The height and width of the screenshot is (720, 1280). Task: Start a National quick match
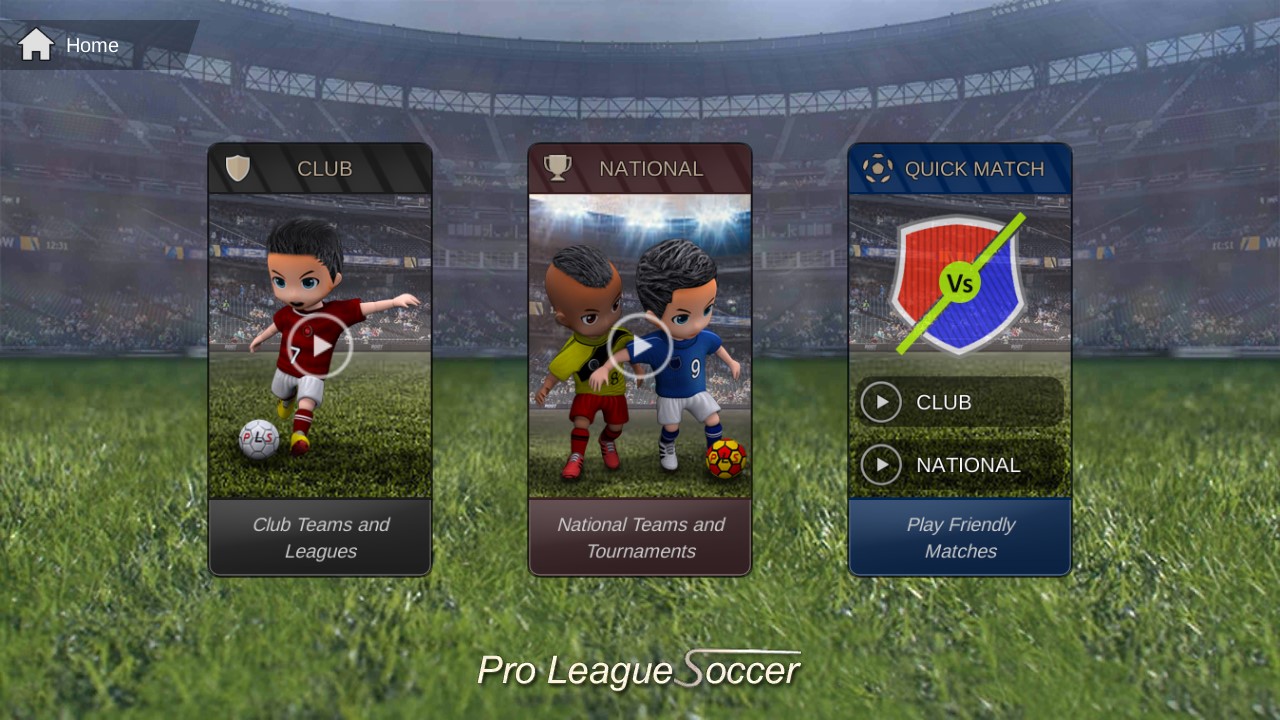(x=958, y=465)
